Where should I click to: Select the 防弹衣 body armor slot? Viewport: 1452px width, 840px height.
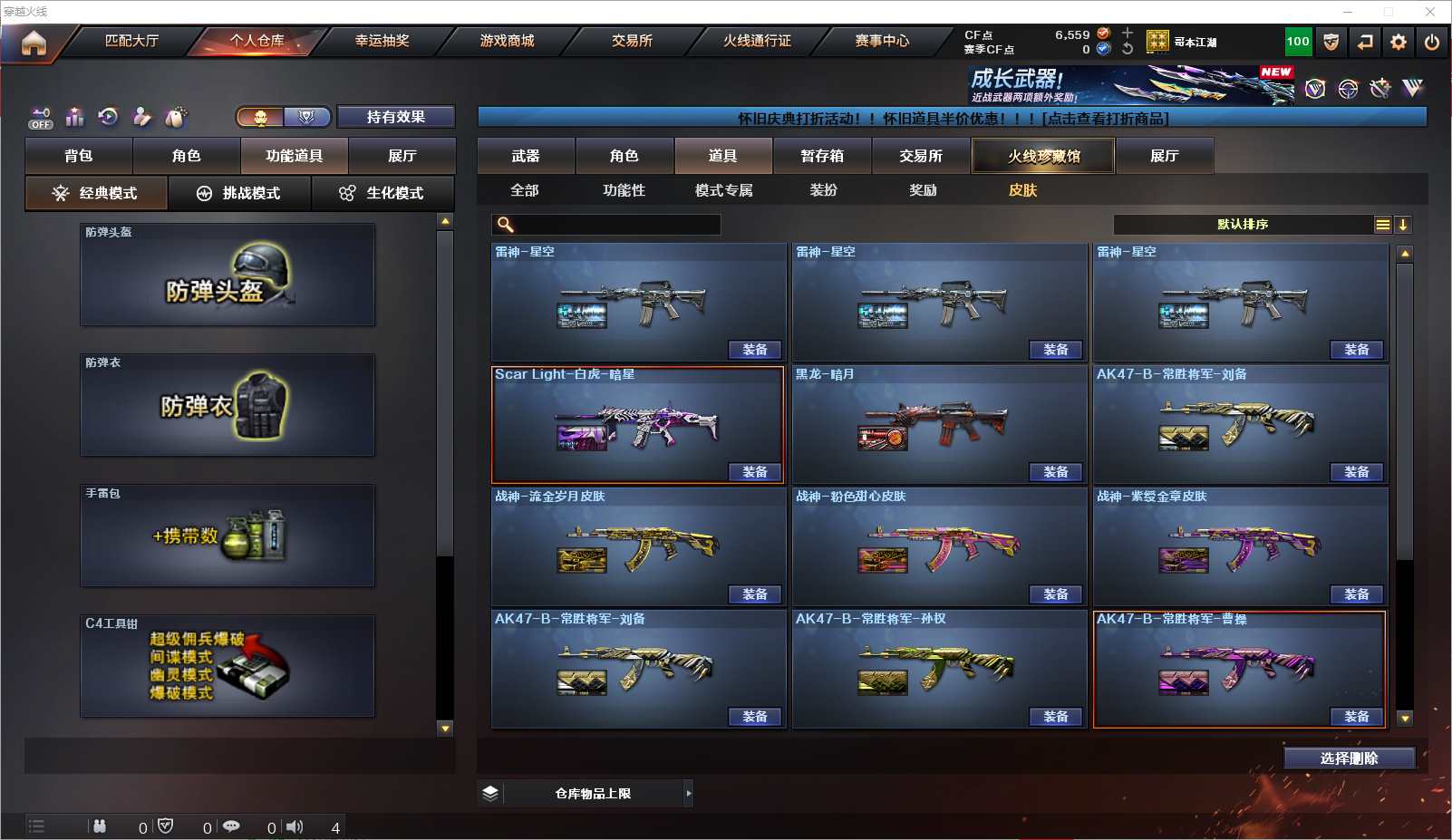coord(227,405)
